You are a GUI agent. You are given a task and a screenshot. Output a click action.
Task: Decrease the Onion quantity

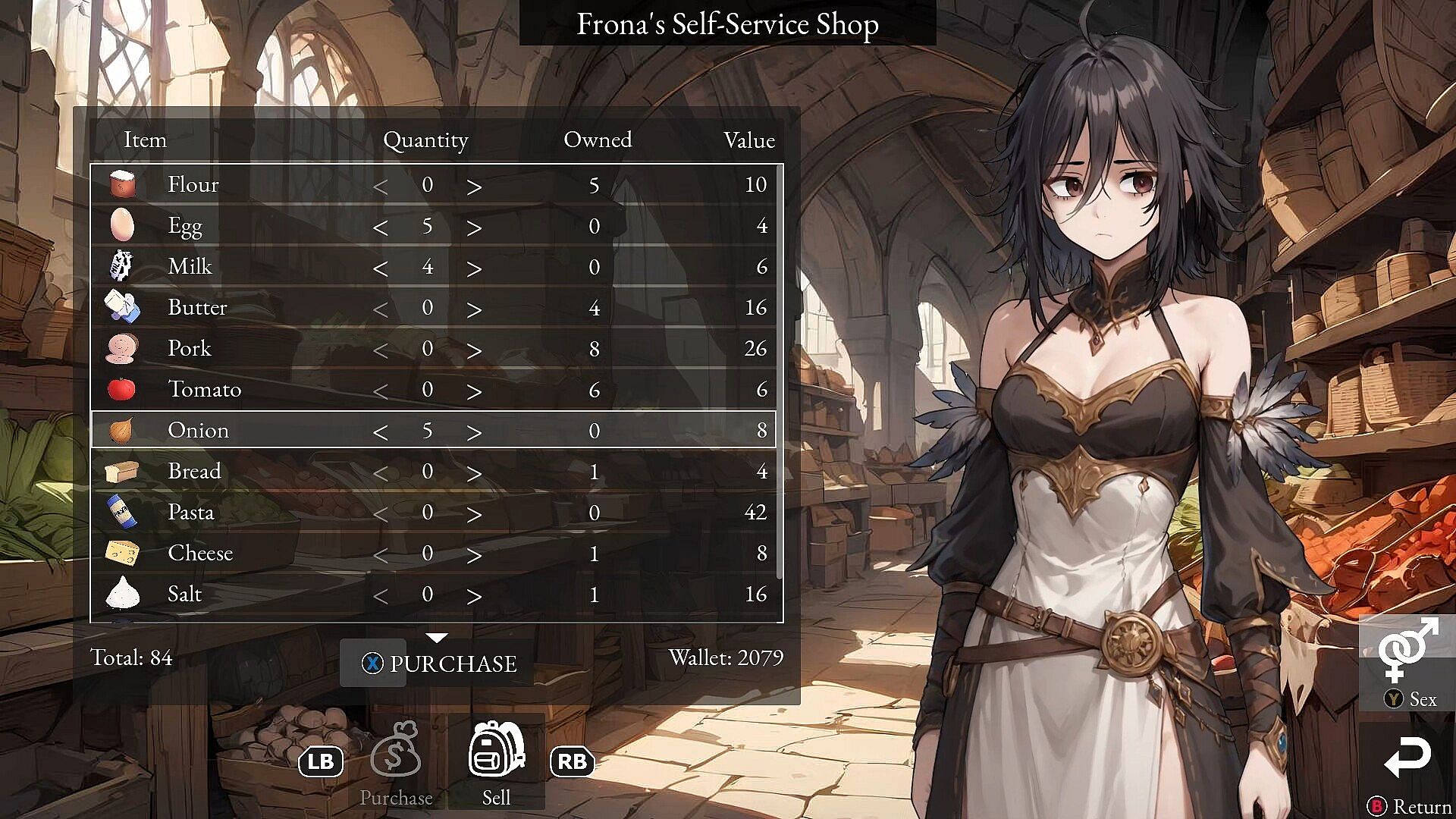coord(381,431)
